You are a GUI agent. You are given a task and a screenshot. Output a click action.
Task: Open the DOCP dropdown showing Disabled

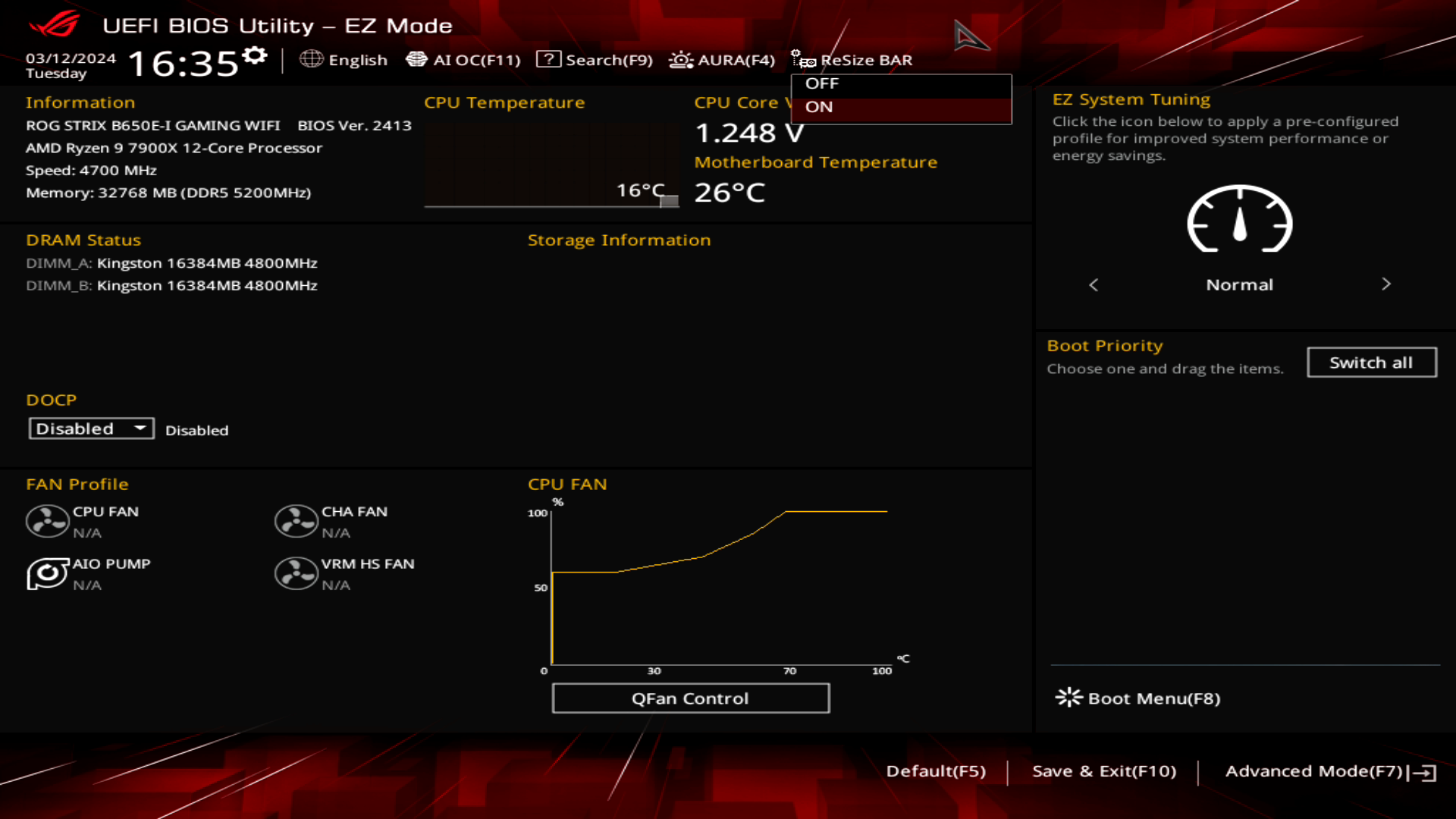91,428
